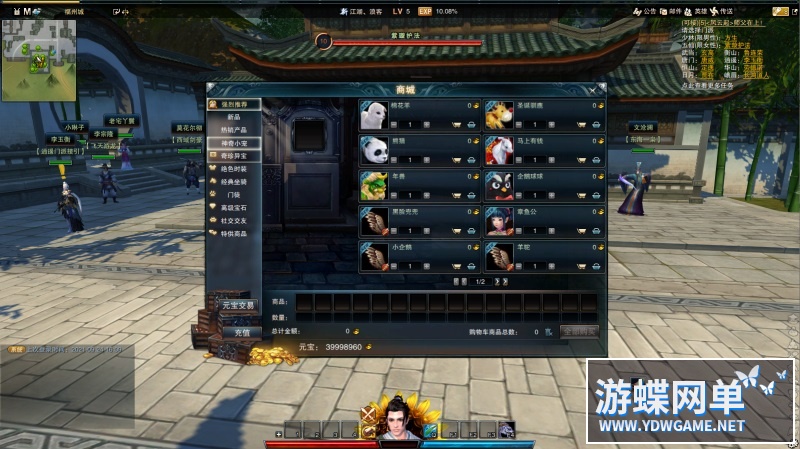Image resolution: width=800 pixels, height=449 pixels.
Task: Click the 元宝交易 button
Action: coord(239,305)
